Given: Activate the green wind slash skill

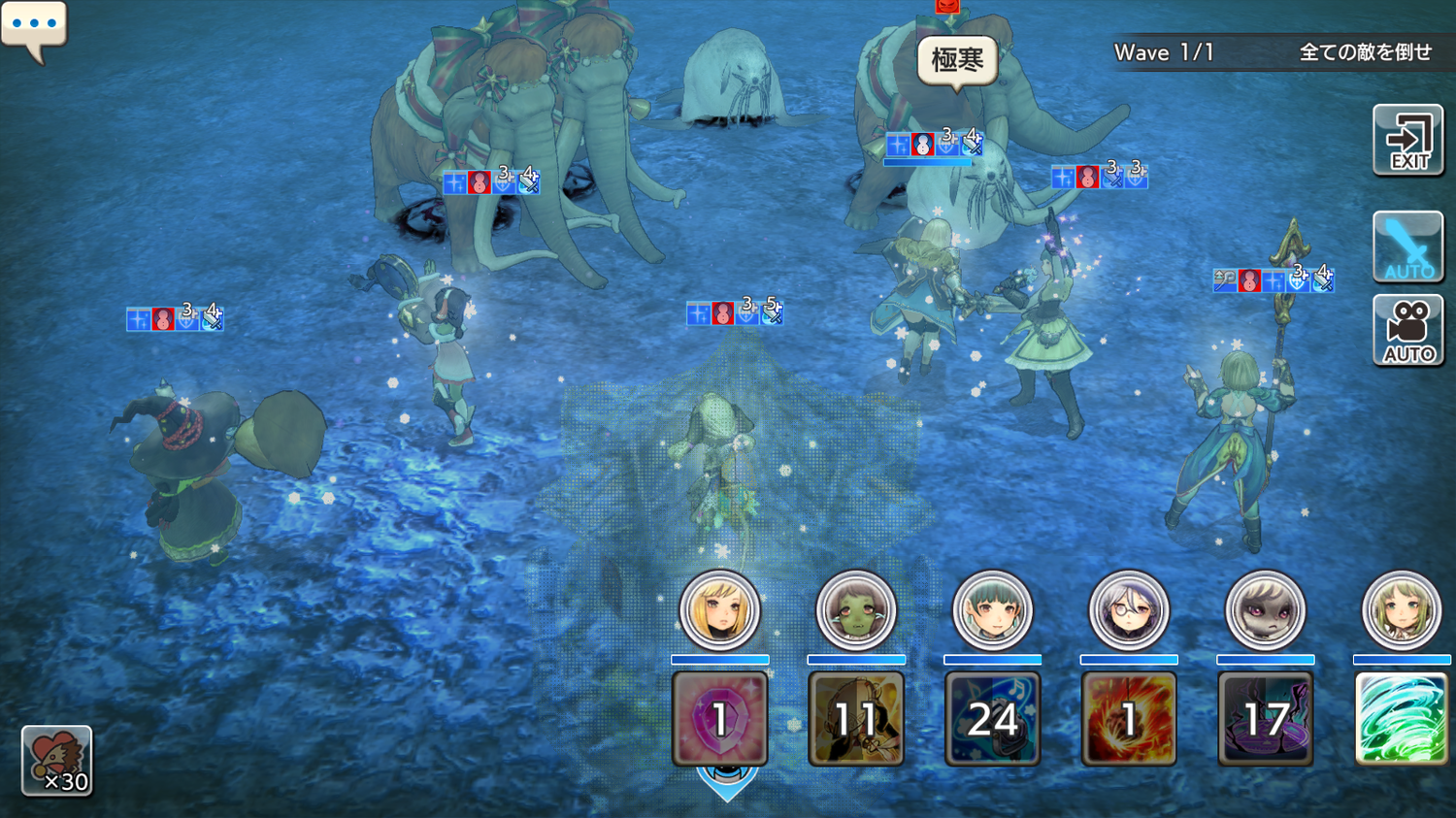Looking at the screenshot, I should pos(1401,719).
